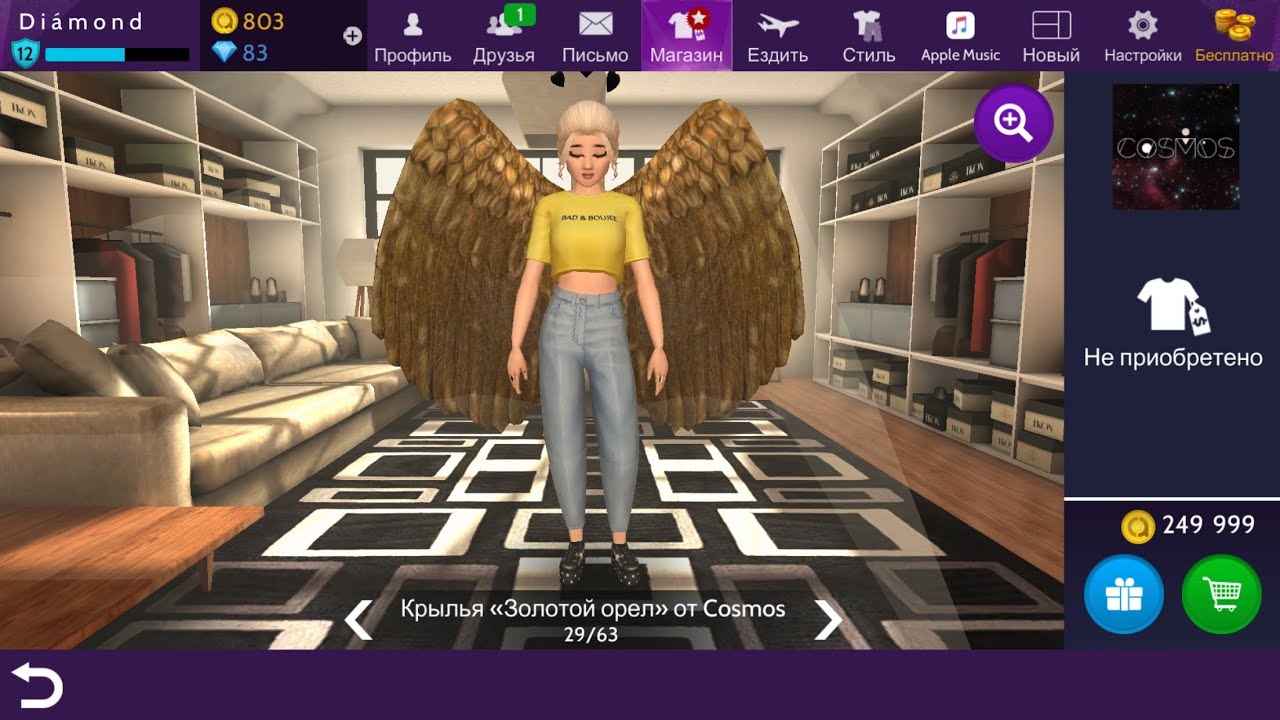Buy the wings with the green cart
Viewport: 1280px width, 720px height.
[x=1221, y=595]
